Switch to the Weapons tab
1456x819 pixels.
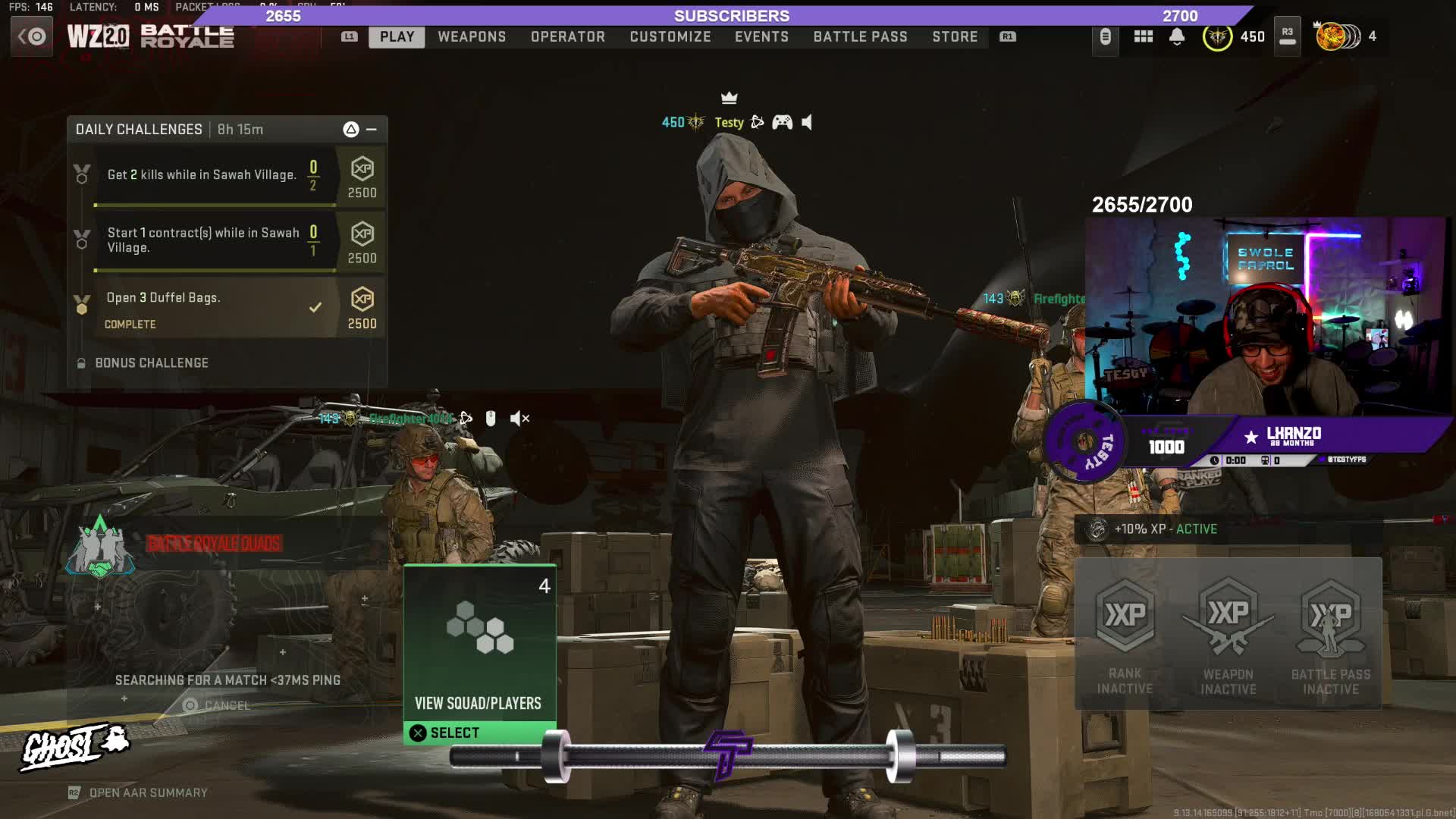pyautogui.click(x=471, y=36)
